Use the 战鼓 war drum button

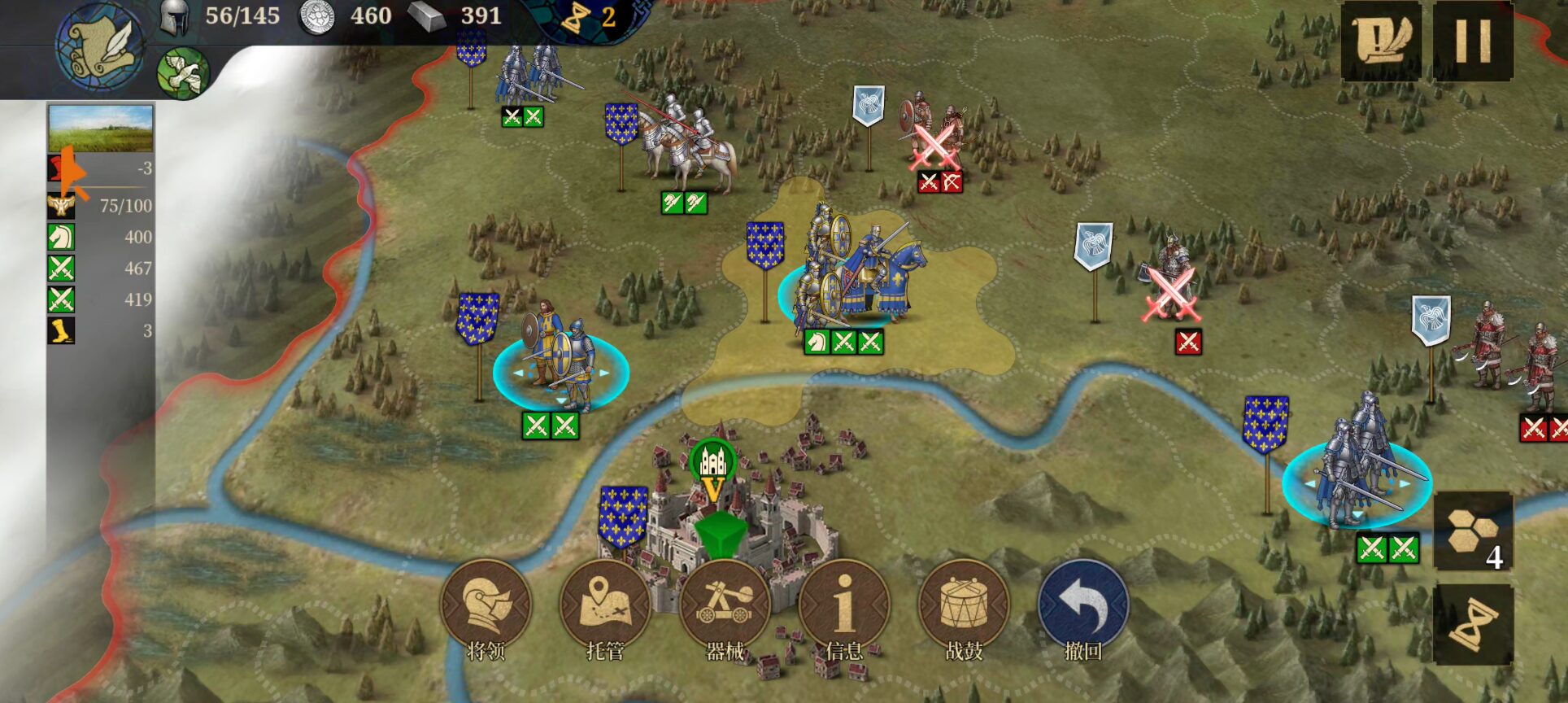pos(964,605)
